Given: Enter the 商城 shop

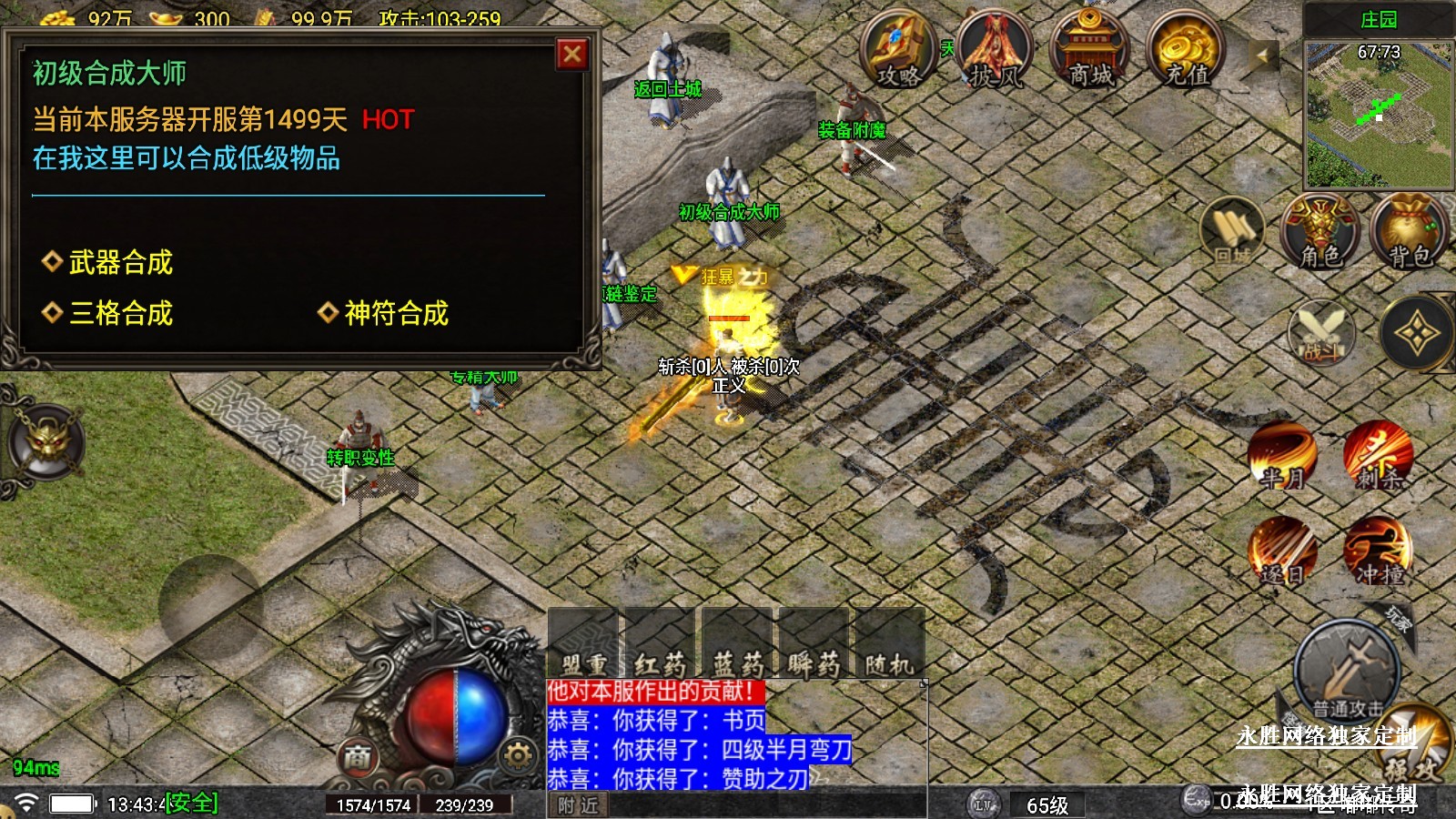Looking at the screenshot, I should pyautogui.click(x=1090, y=50).
